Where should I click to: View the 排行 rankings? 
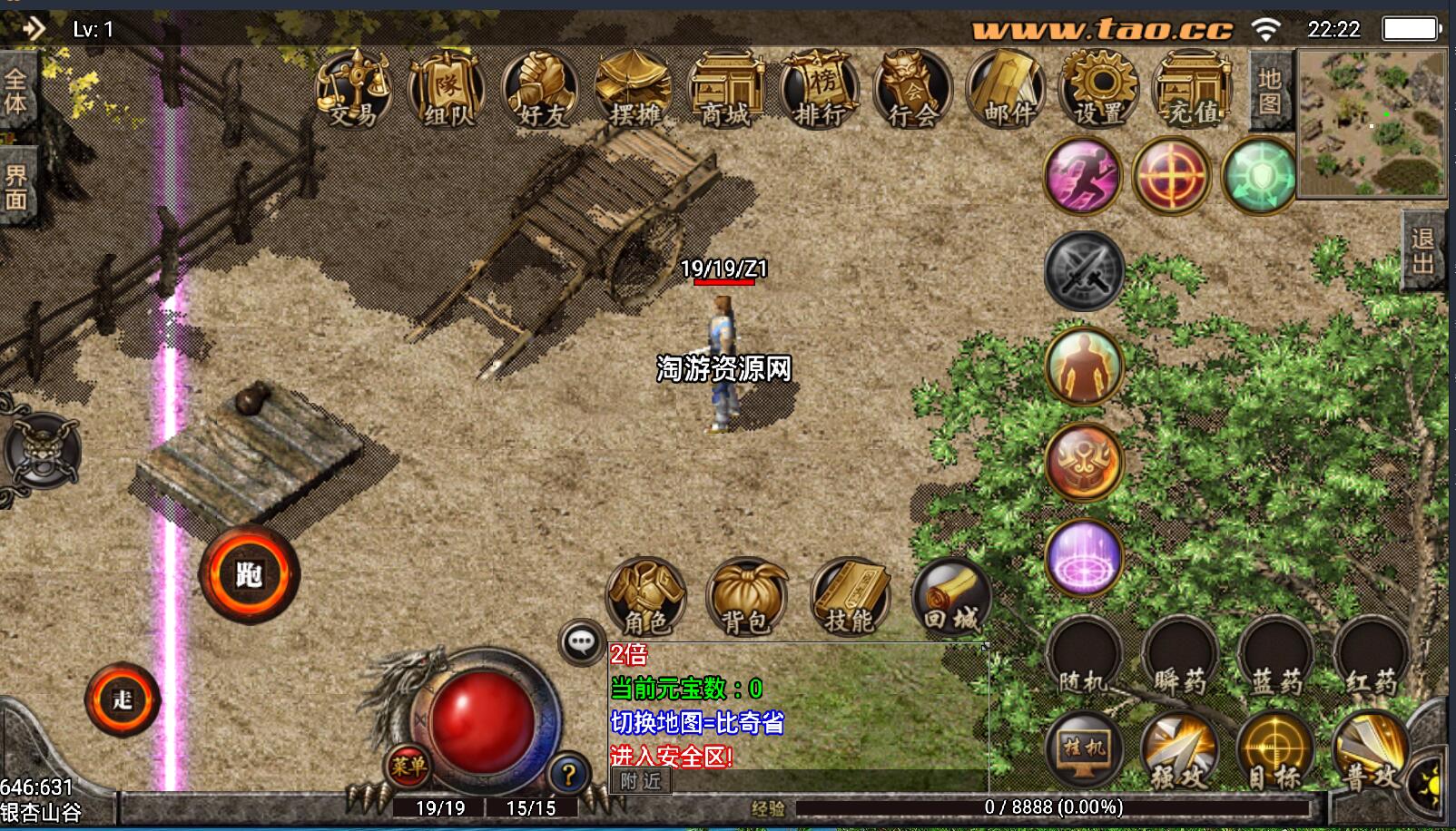coord(820,89)
